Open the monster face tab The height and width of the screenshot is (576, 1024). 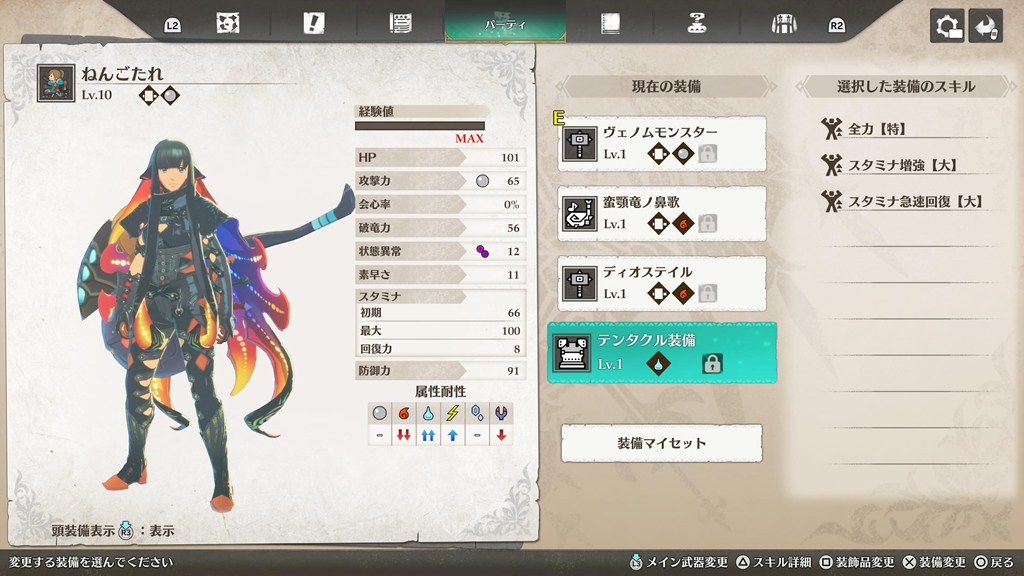(230, 24)
